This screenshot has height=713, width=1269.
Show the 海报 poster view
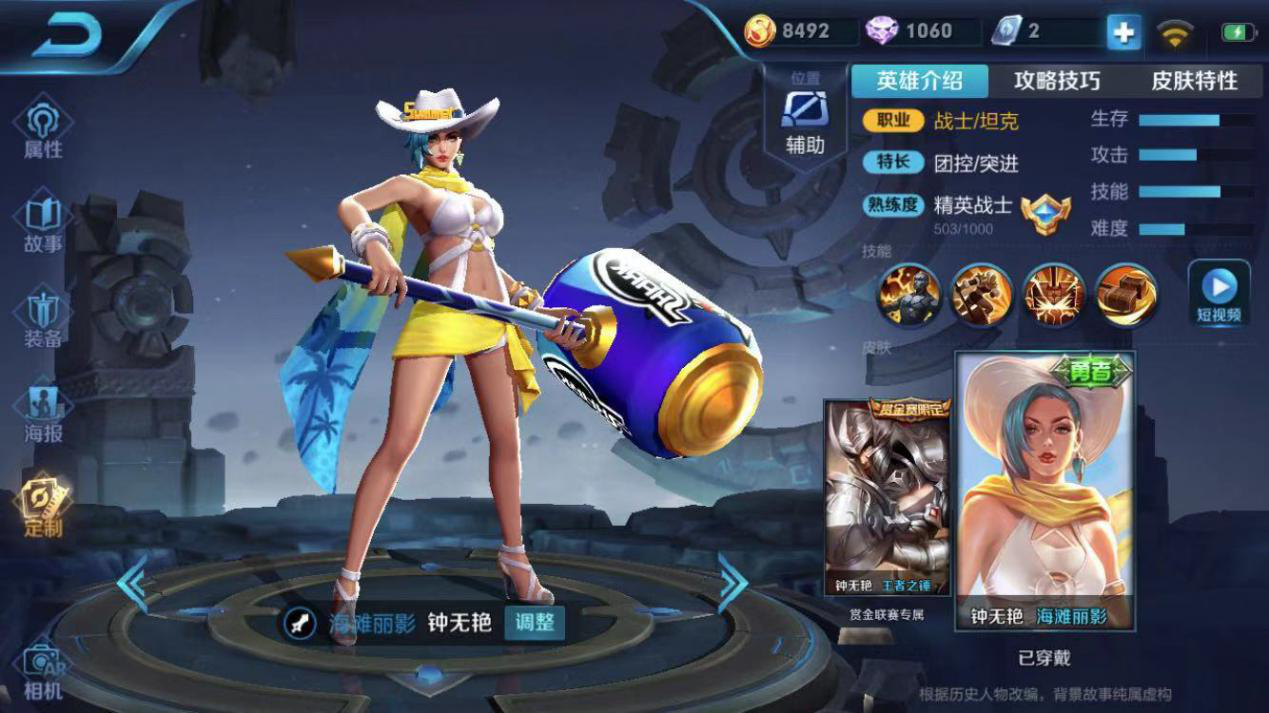coord(43,413)
